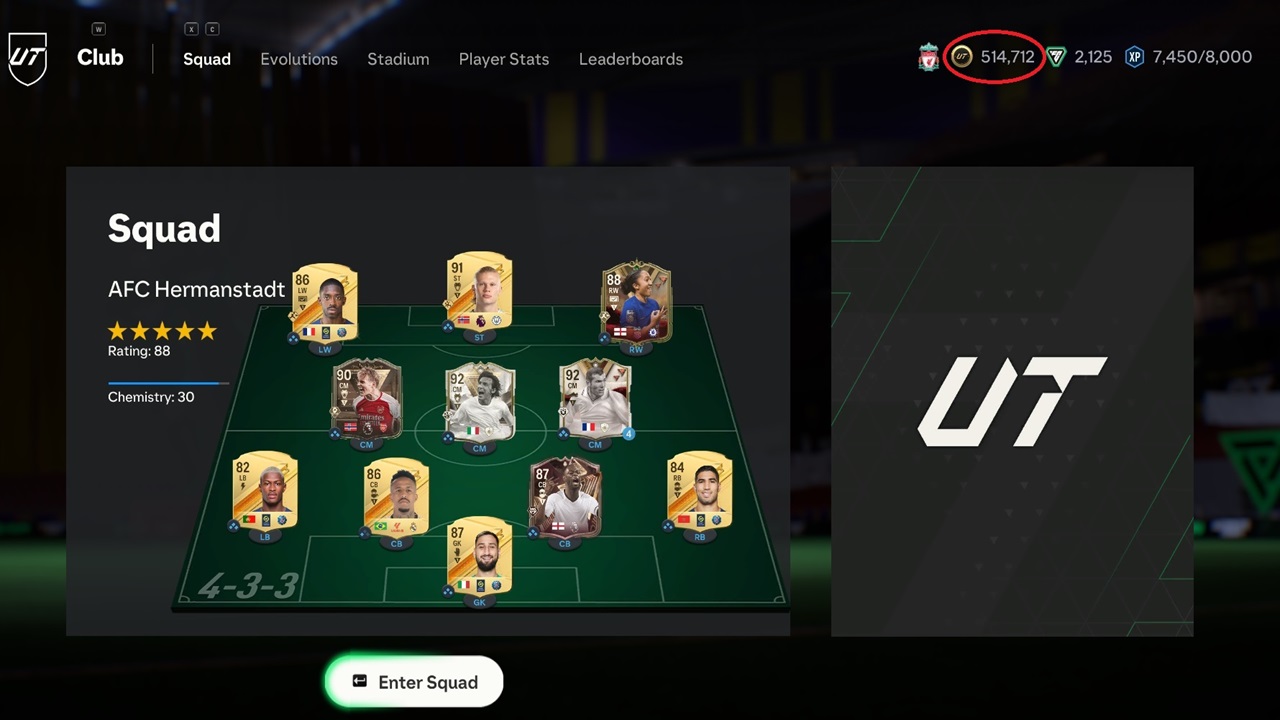Click the blue XP hexagon icon
The width and height of the screenshot is (1280, 720).
1134,57
